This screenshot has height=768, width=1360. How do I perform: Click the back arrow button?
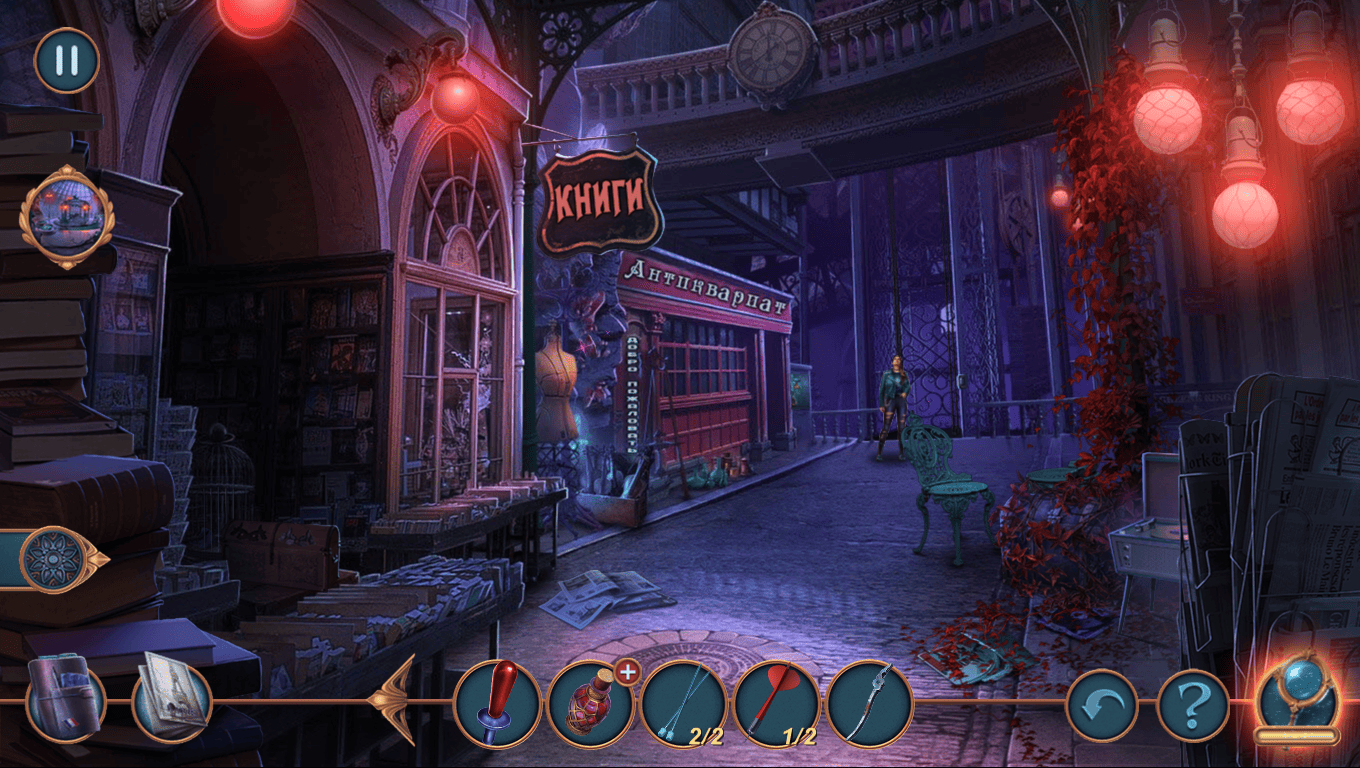[1101, 705]
